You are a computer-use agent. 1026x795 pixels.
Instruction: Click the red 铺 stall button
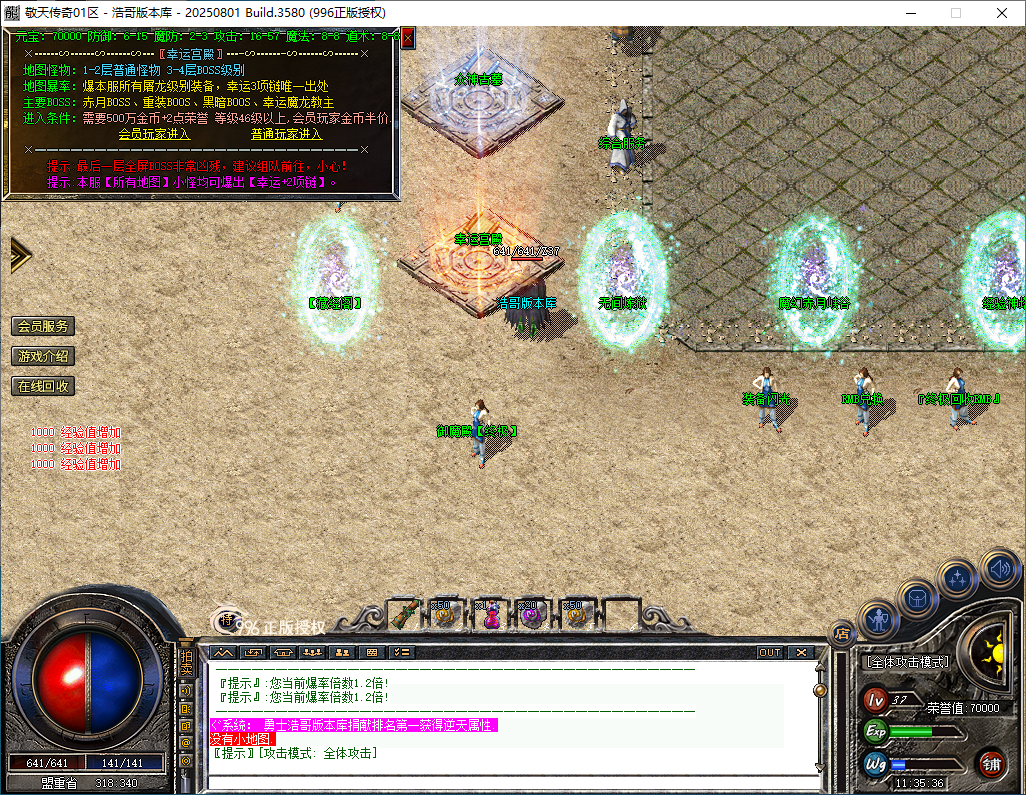point(991,764)
